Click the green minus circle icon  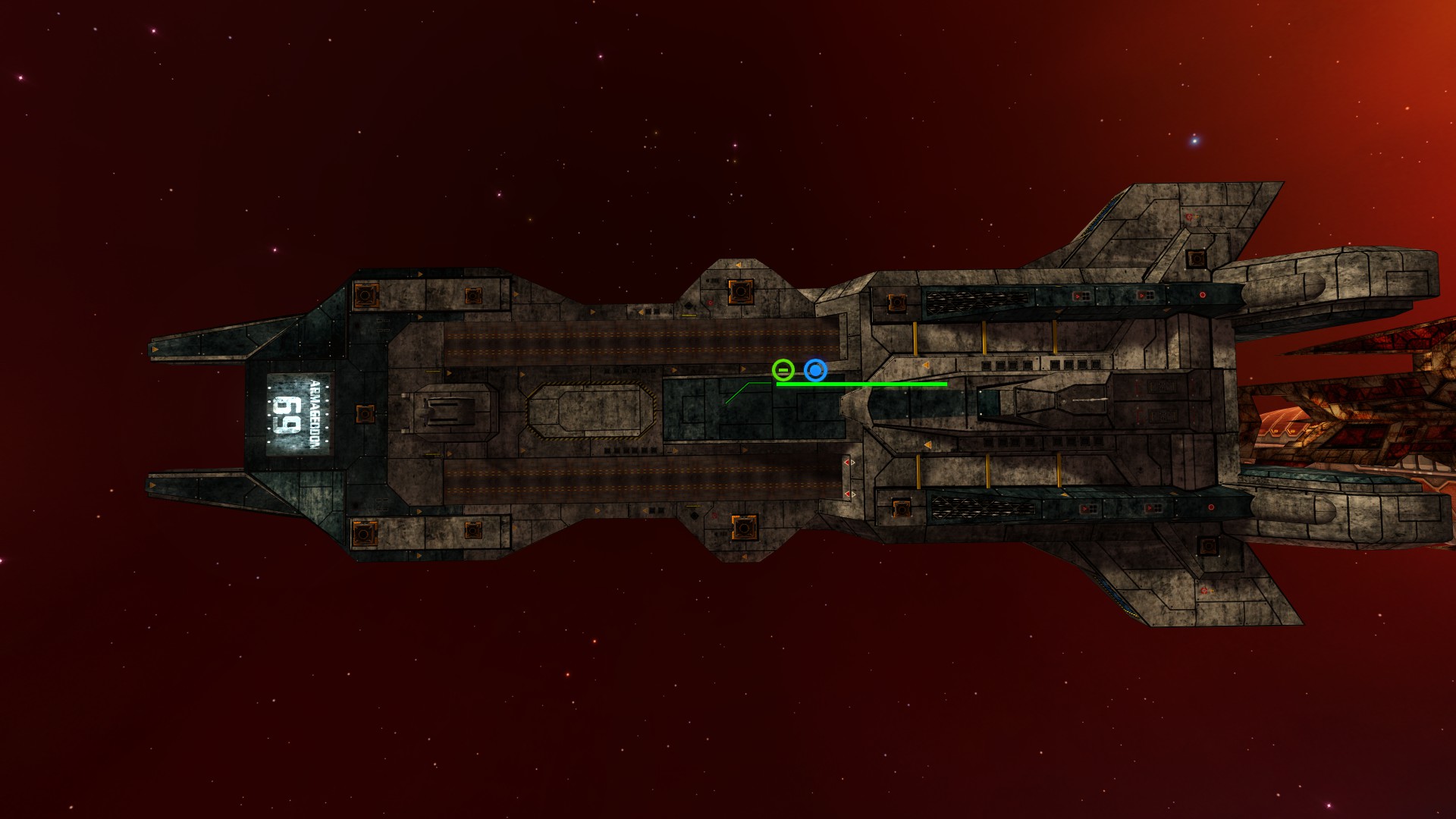783,370
